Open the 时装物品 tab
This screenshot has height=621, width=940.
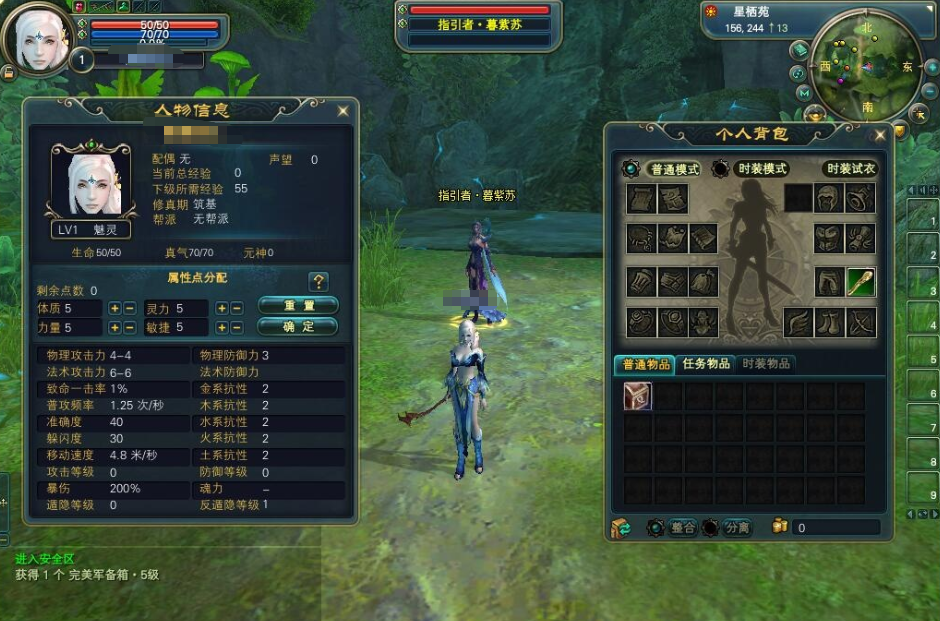tap(766, 364)
